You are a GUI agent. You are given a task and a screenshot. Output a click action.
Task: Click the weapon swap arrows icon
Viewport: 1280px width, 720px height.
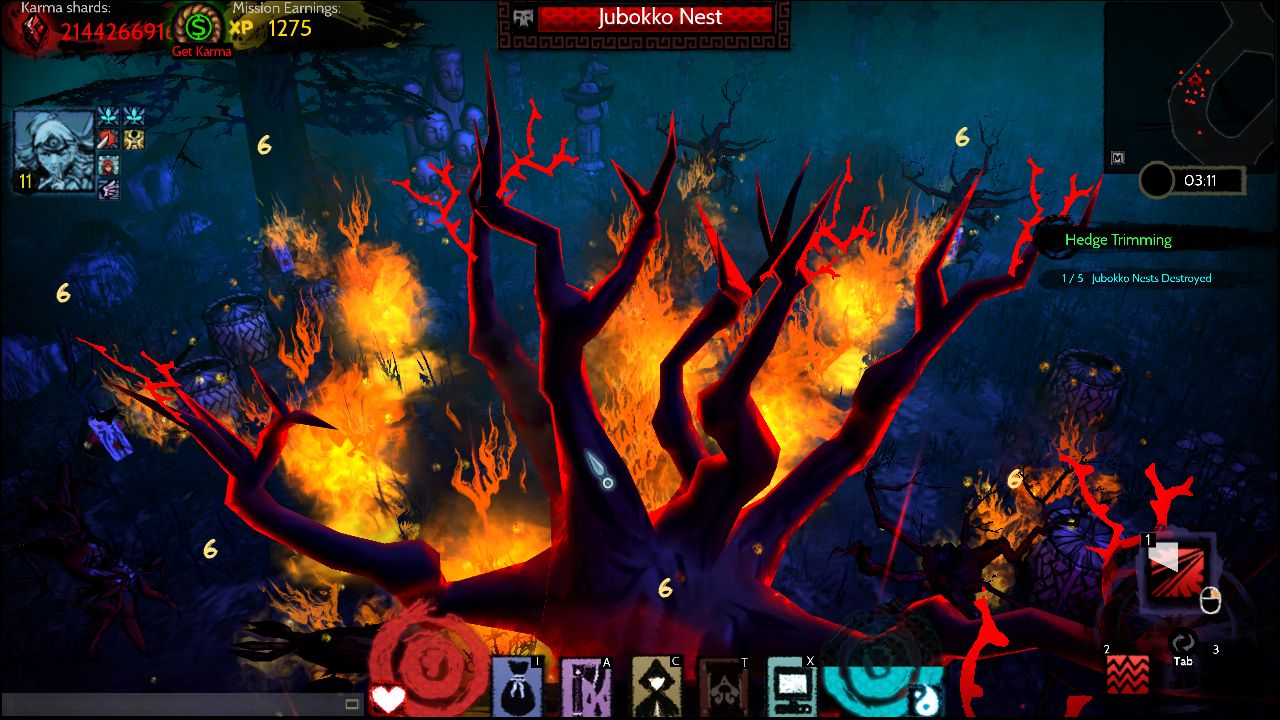click(1183, 643)
